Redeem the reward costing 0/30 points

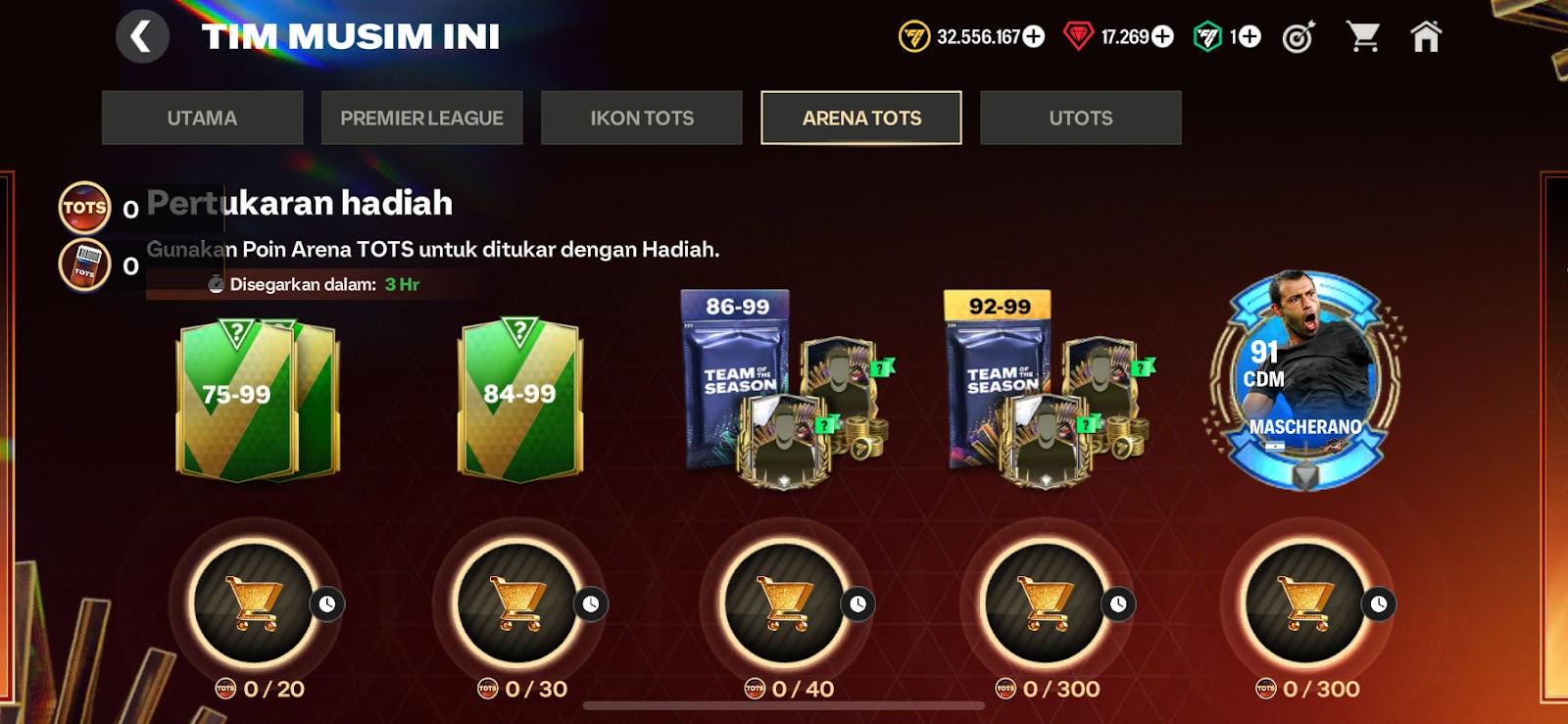(518, 603)
